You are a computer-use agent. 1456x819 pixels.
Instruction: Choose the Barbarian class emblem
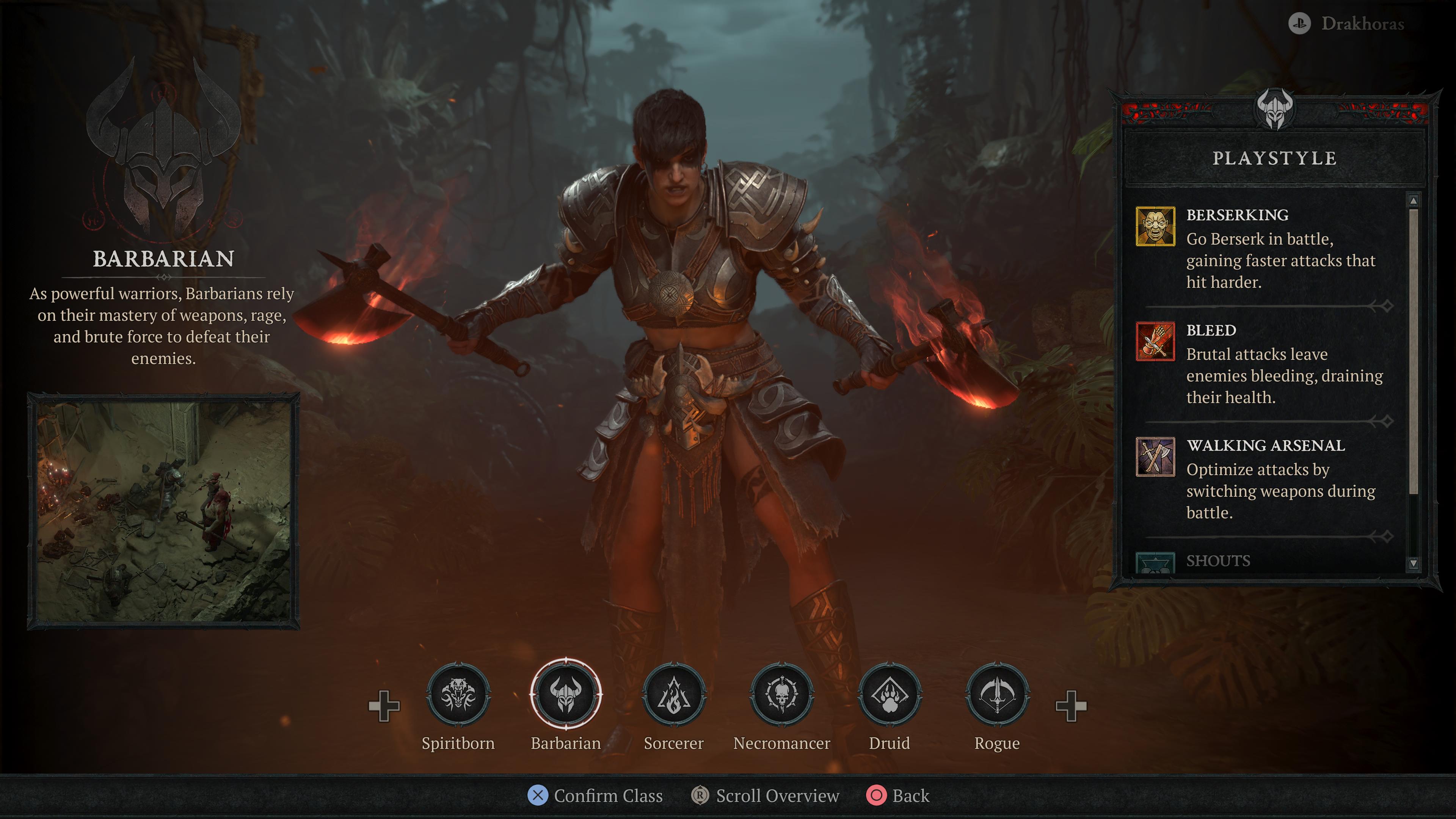coord(566,695)
